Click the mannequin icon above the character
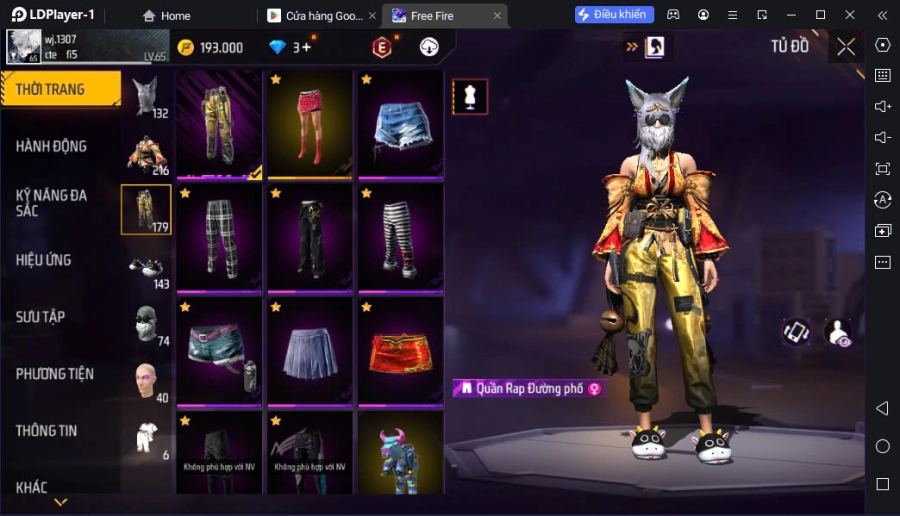Screen dimensions: 900x516 point(470,96)
